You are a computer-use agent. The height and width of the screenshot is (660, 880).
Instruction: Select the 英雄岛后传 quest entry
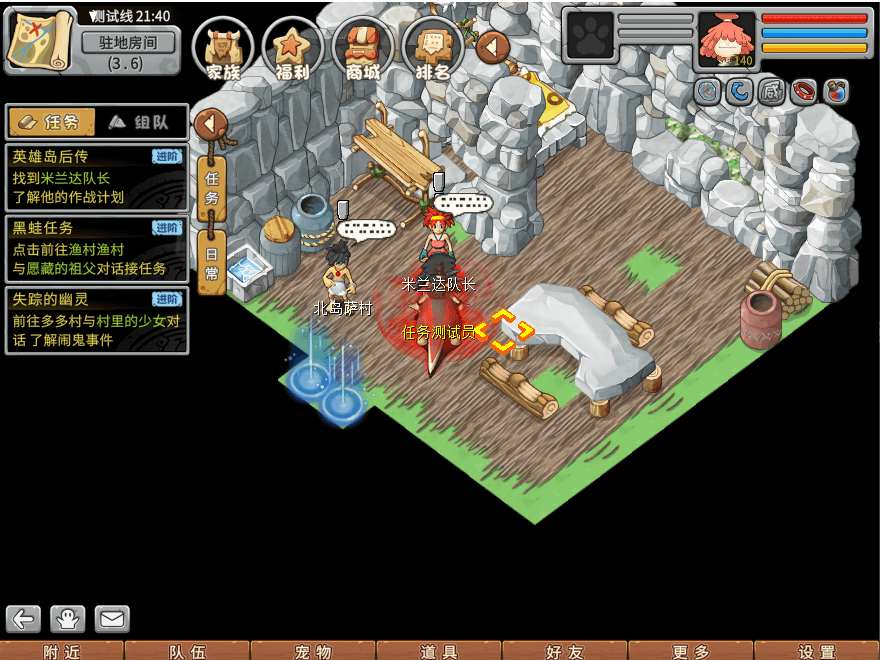point(96,177)
